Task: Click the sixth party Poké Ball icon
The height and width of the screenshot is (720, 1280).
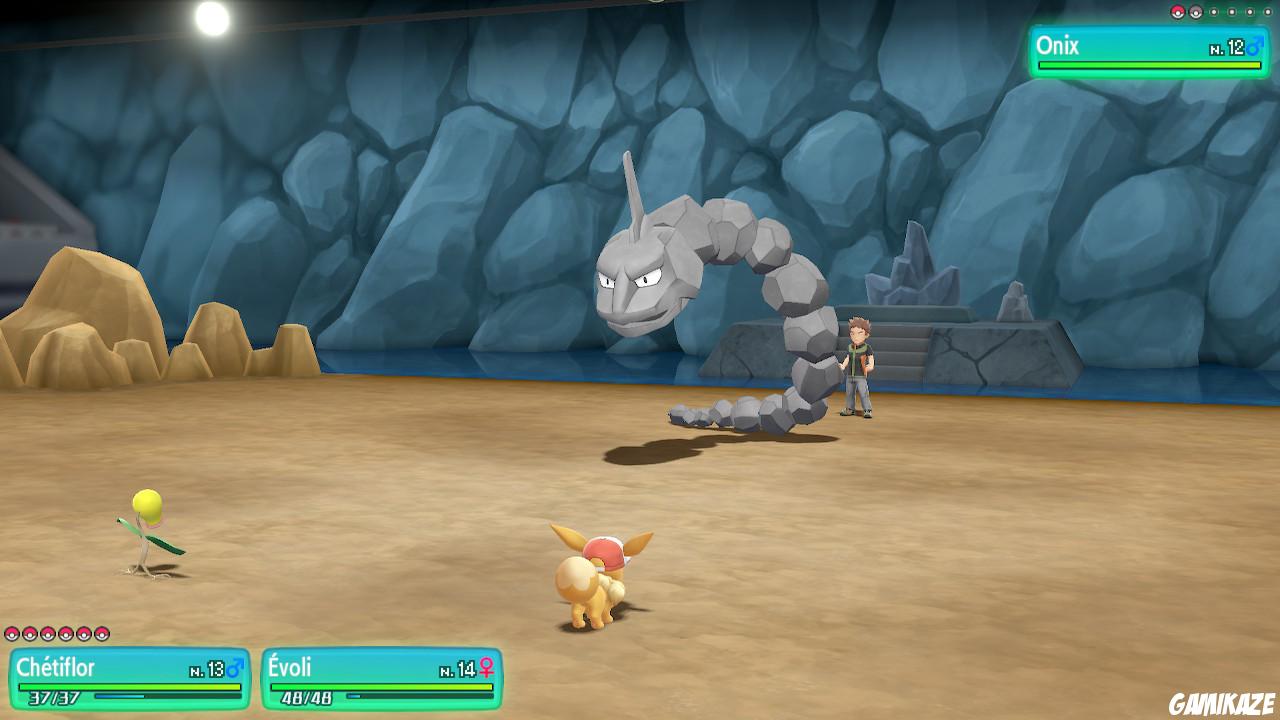Action: tap(101, 634)
